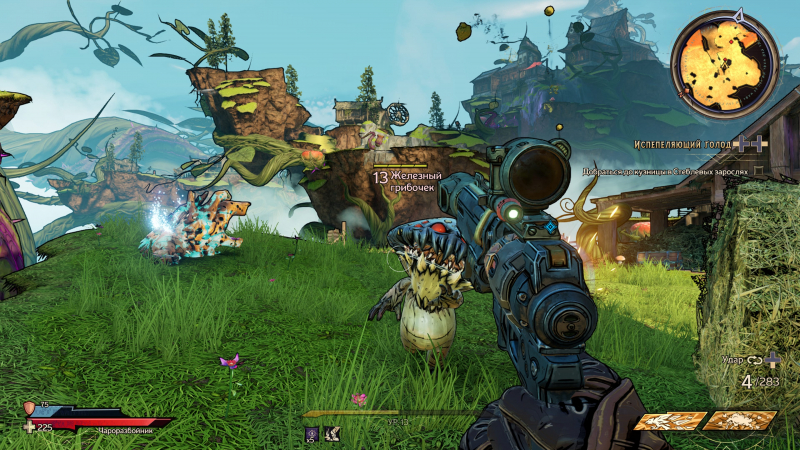The width and height of the screenshot is (800, 450).
Task: Click the status icon beside the purple eye
Action: tap(332, 433)
